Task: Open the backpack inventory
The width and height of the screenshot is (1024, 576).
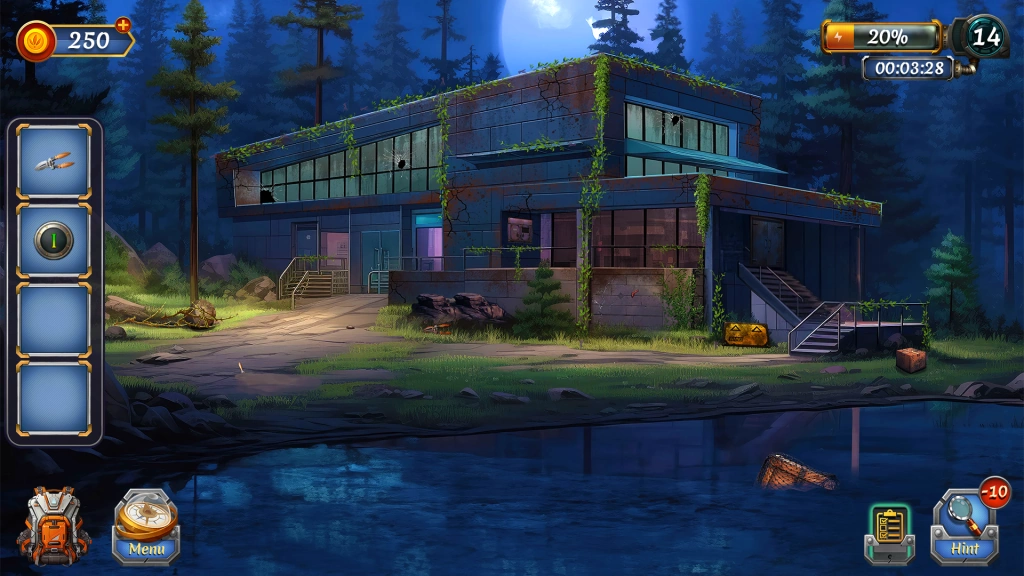Action: 53,524
